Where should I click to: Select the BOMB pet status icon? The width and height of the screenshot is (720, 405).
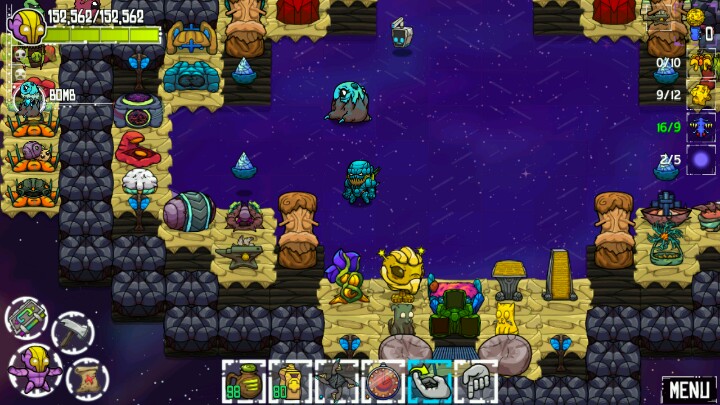[28, 96]
